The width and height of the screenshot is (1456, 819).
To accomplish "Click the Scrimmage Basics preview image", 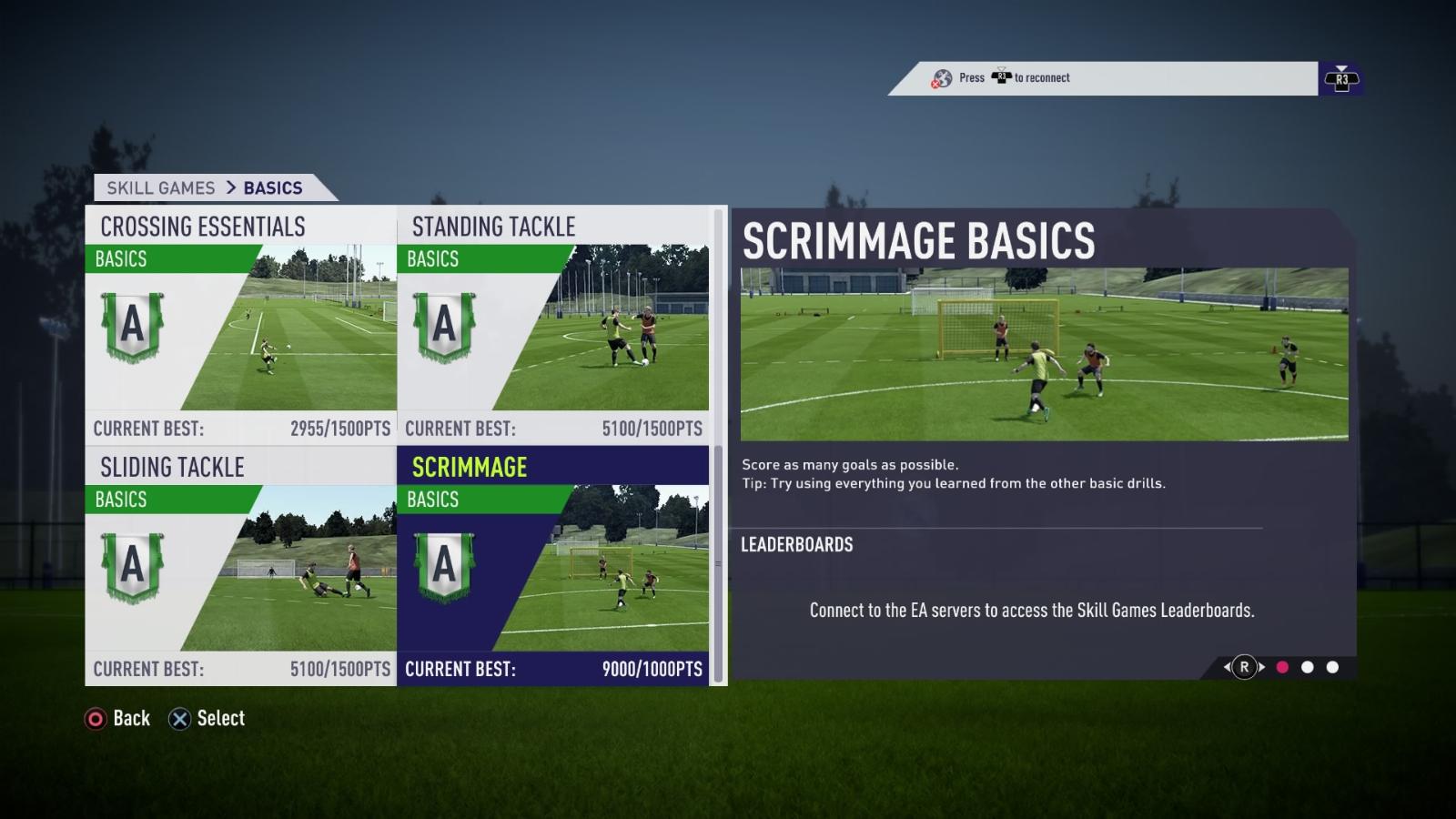I will click(1044, 354).
